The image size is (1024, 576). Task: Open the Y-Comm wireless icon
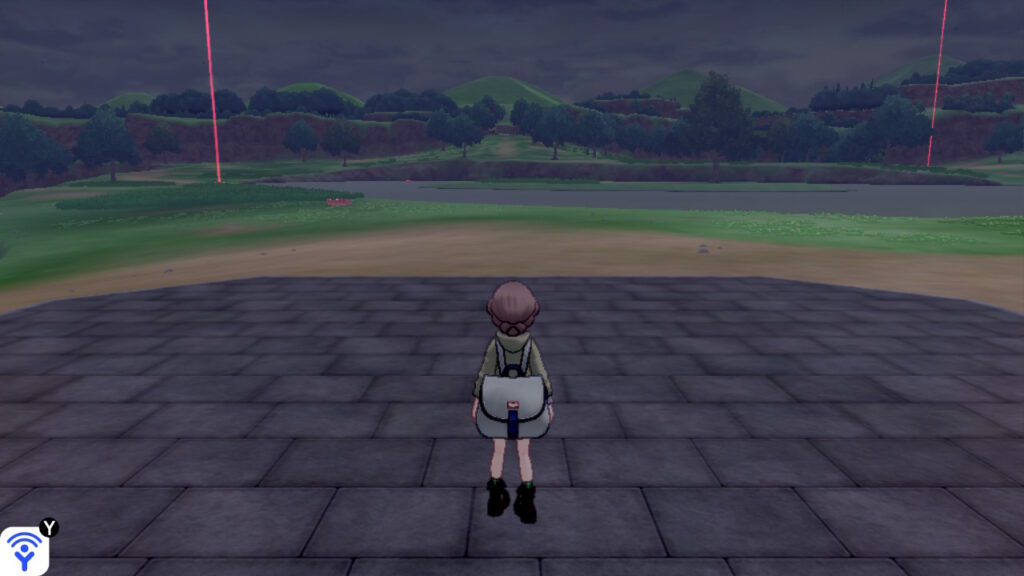point(23,551)
